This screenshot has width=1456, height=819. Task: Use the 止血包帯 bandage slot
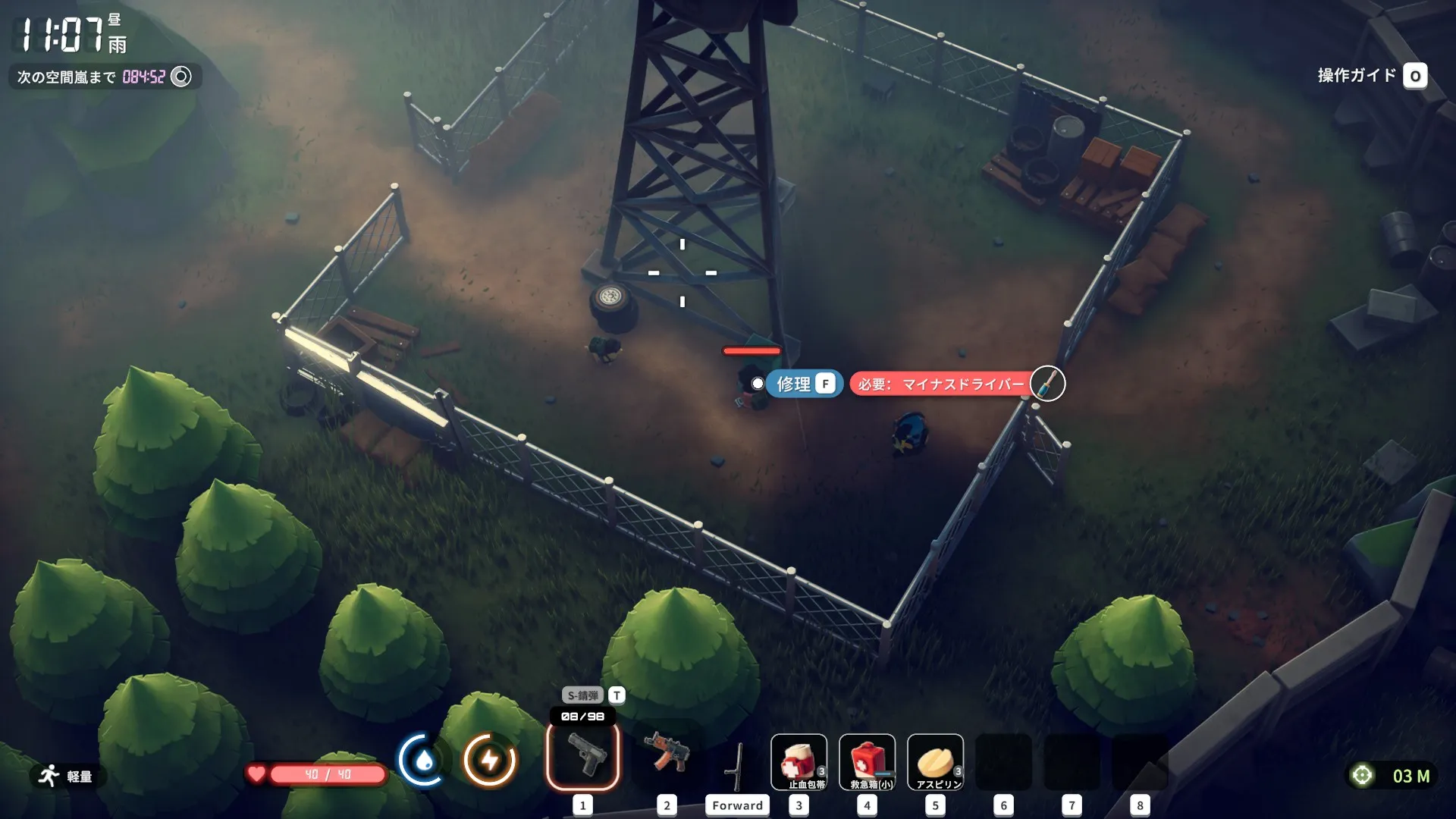799,762
